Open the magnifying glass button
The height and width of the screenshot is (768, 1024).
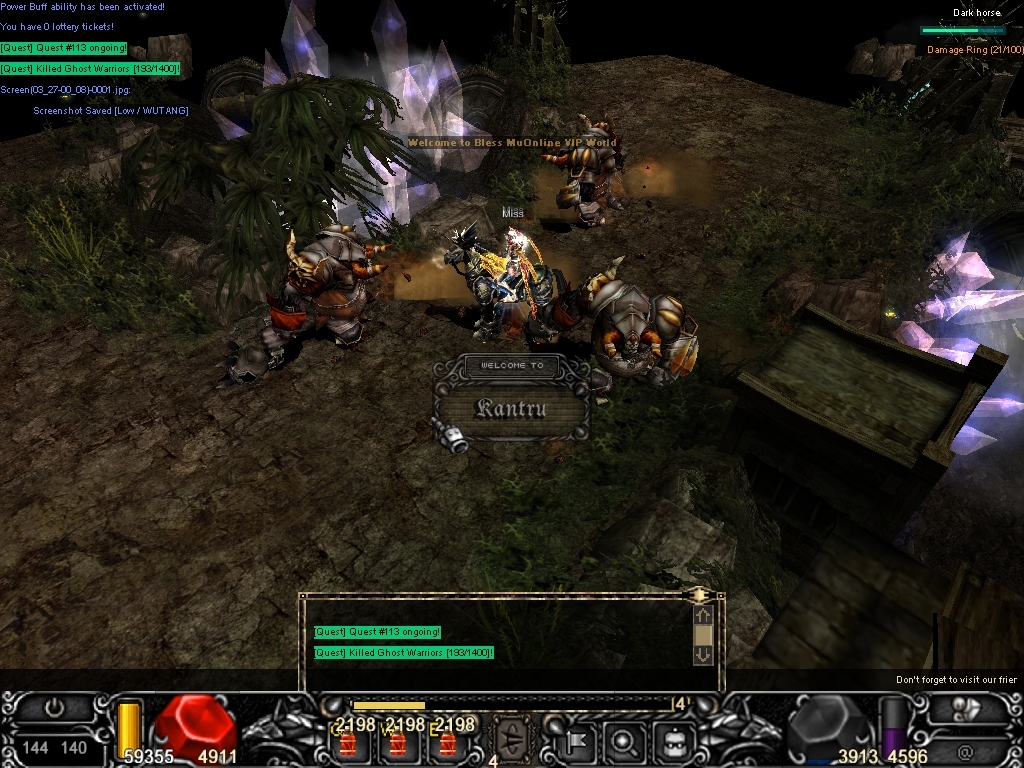click(624, 742)
